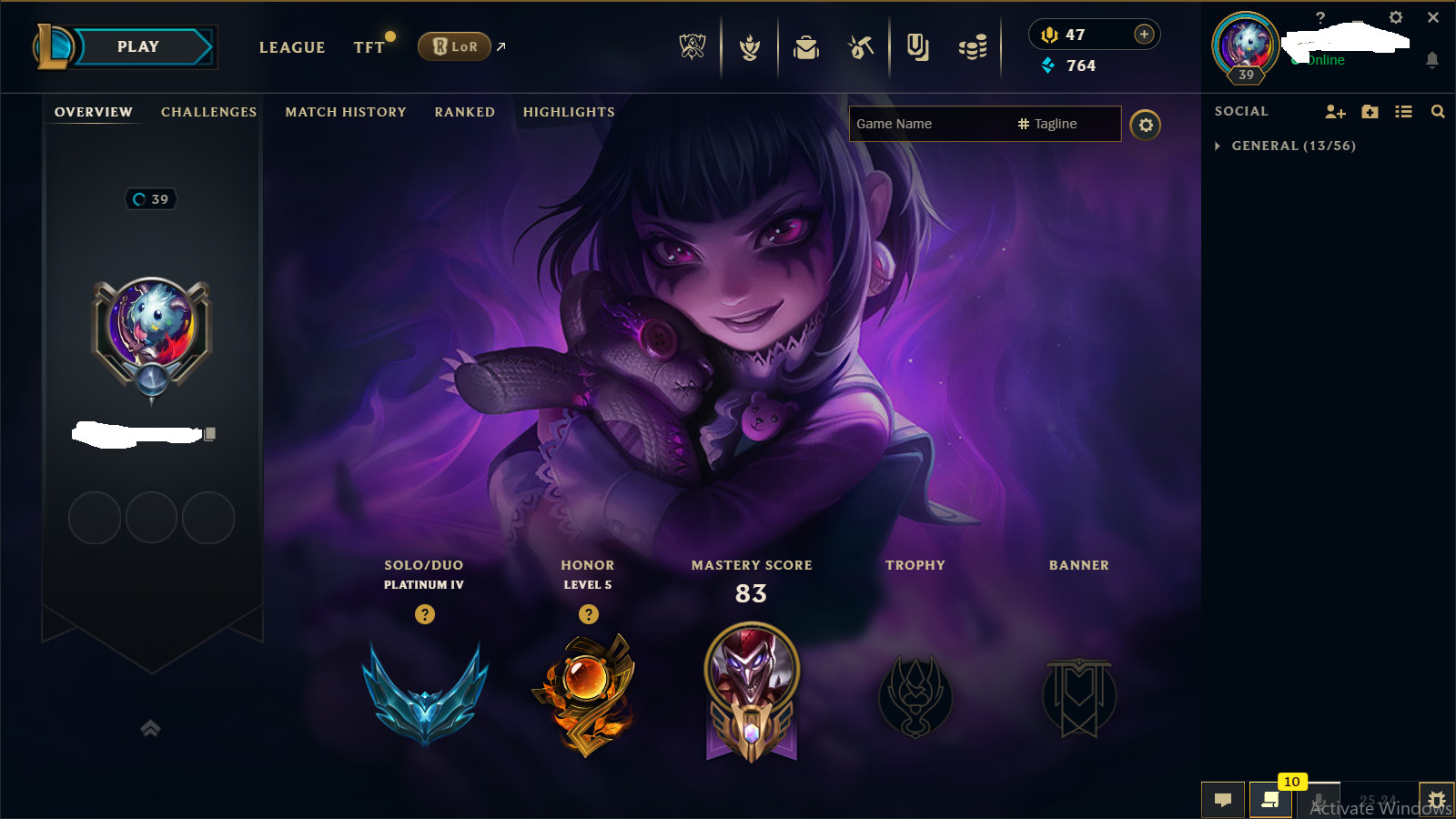Switch to the CHALLENGES tab
The image size is (1456, 819).
pos(207,112)
